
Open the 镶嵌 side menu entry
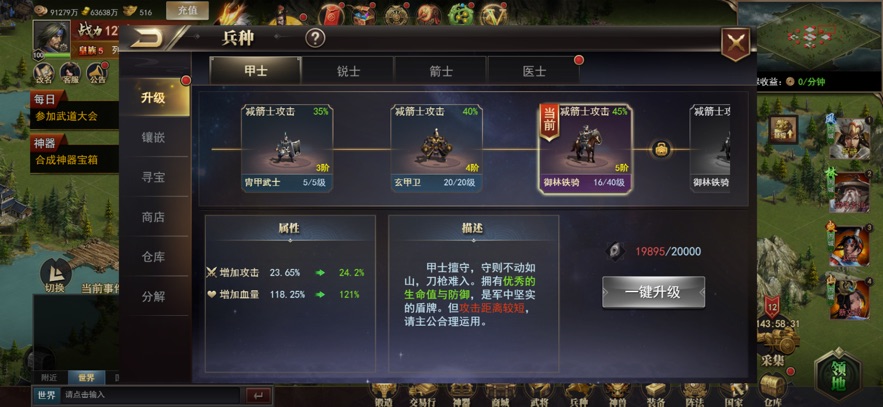tap(153, 137)
